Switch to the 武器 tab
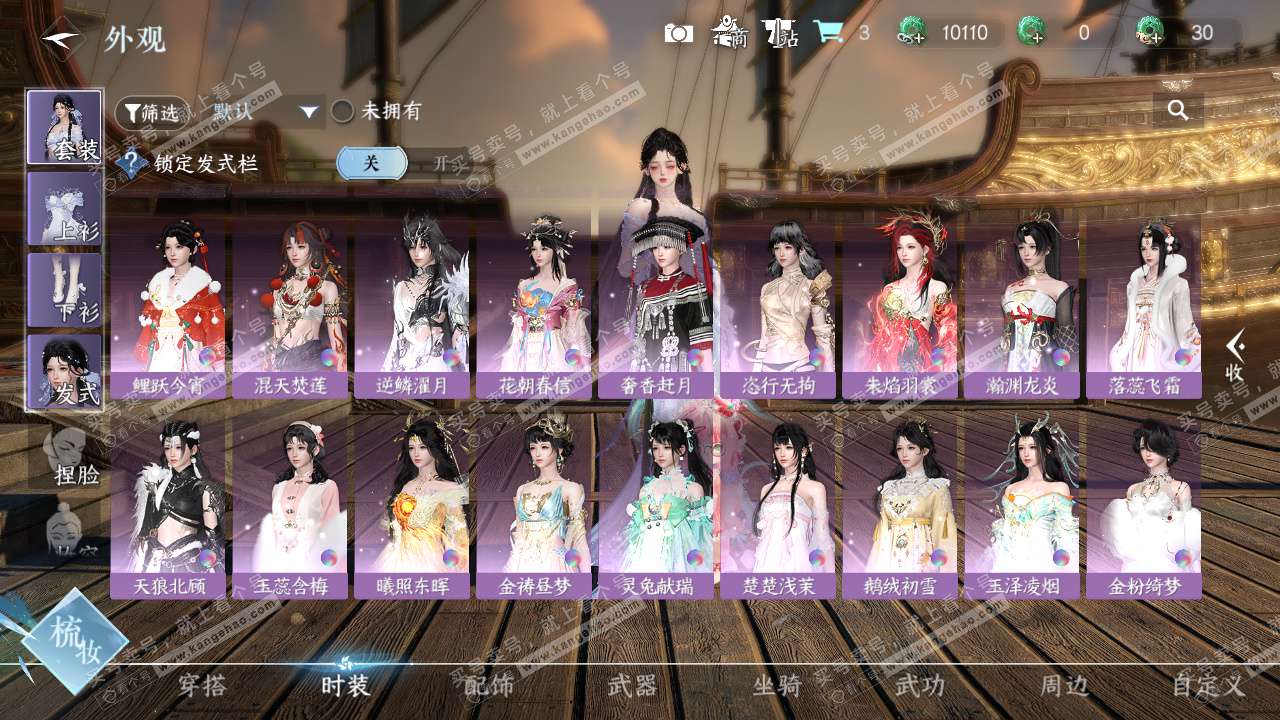Screen dimensions: 1280x720 pos(632,685)
